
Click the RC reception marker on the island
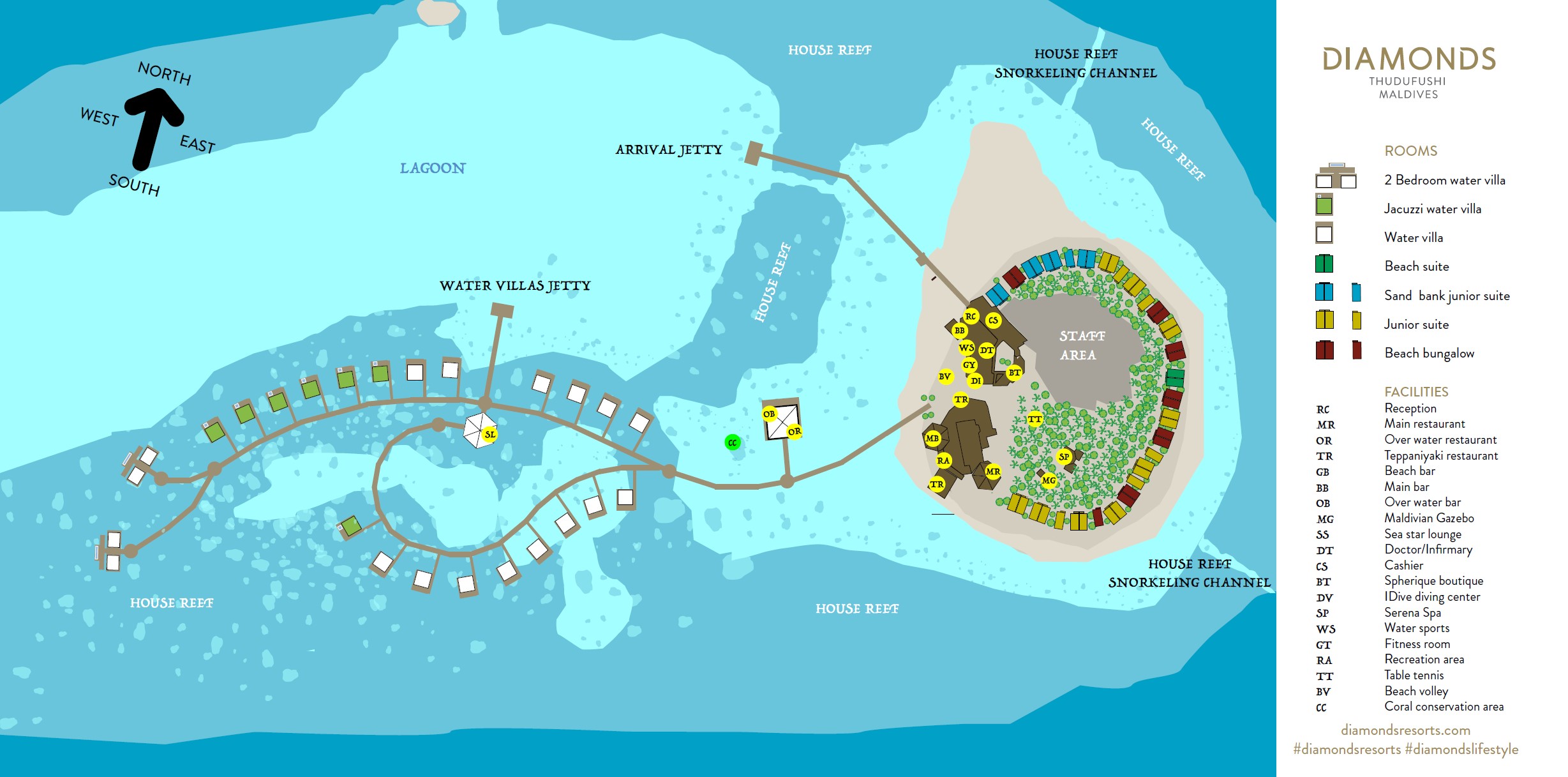pyautogui.click(x=971, y=316)
